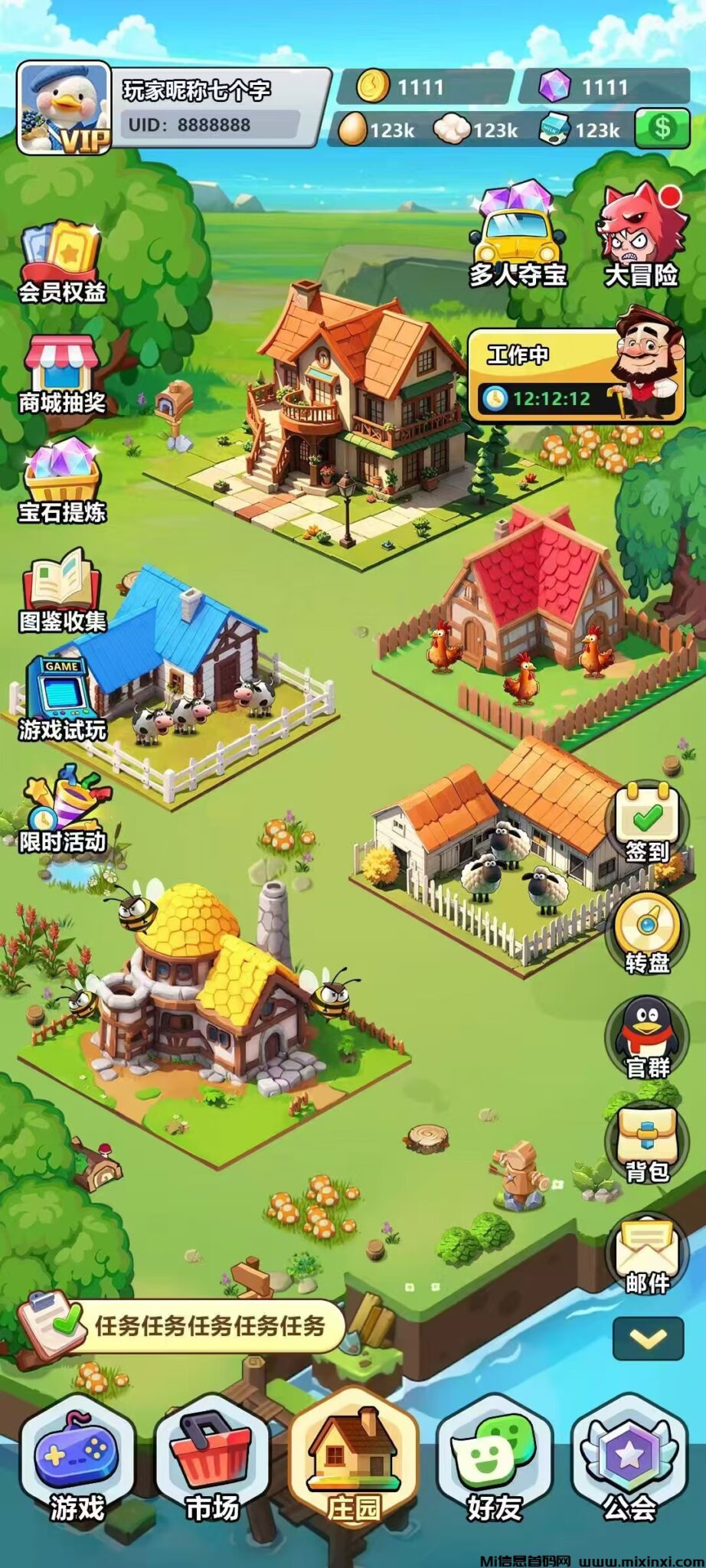Tap the 工作中 worker timer panel
Screen dimensions: 706x1568
pos(574,375)
